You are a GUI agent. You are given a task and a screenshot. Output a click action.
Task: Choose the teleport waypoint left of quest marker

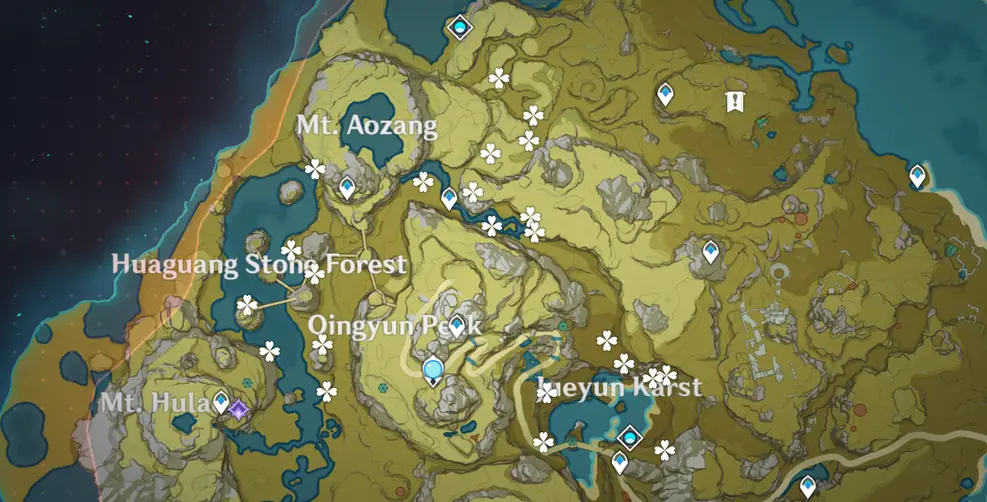tap(665, 95)
